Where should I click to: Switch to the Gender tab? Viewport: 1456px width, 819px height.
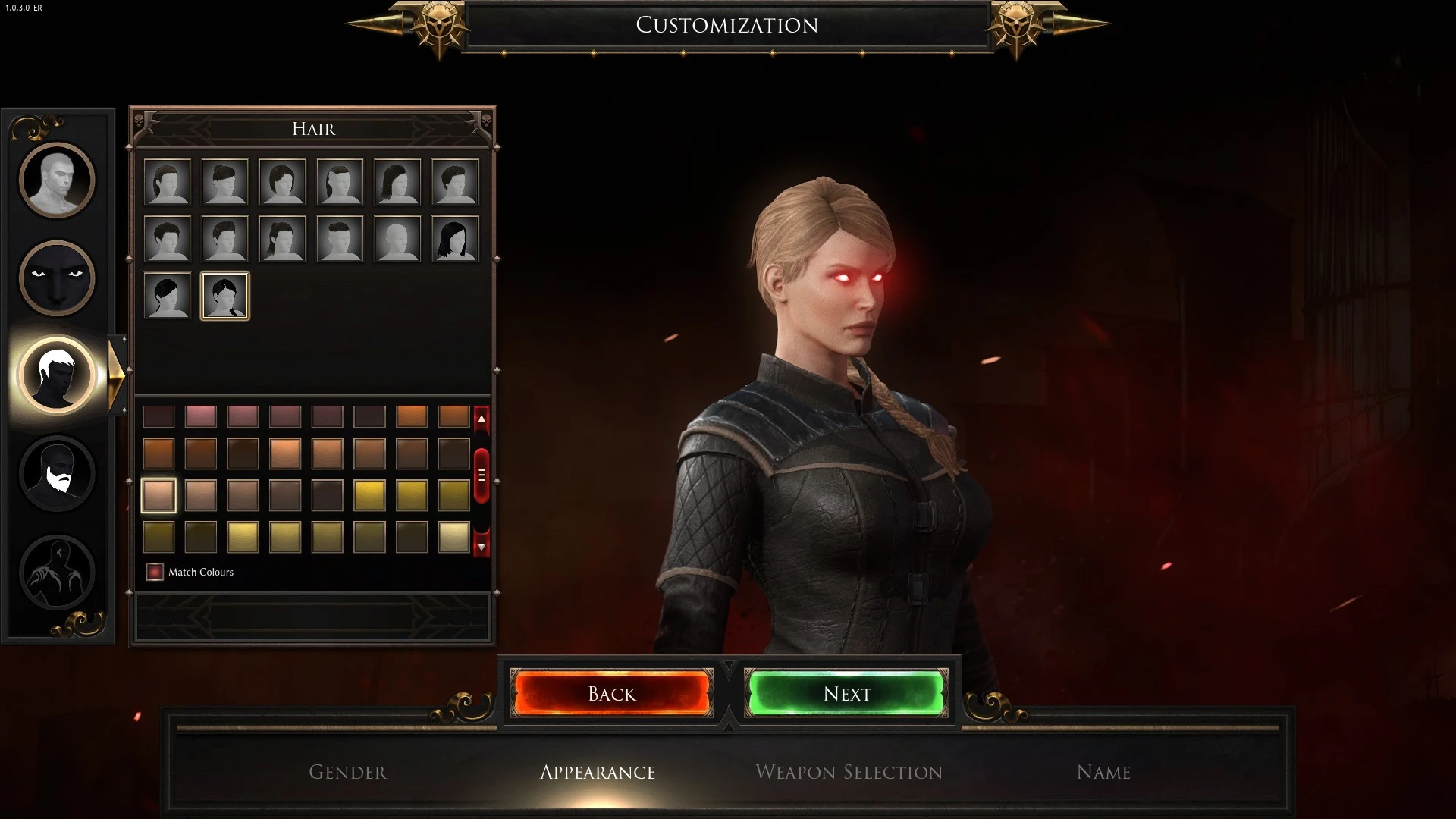click(x=347, y=772)
